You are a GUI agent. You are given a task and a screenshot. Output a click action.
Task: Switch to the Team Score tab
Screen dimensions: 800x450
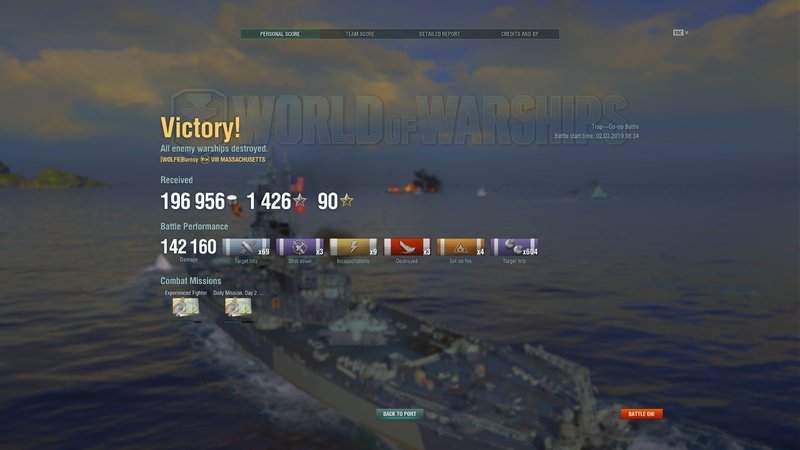coord(360,34)
